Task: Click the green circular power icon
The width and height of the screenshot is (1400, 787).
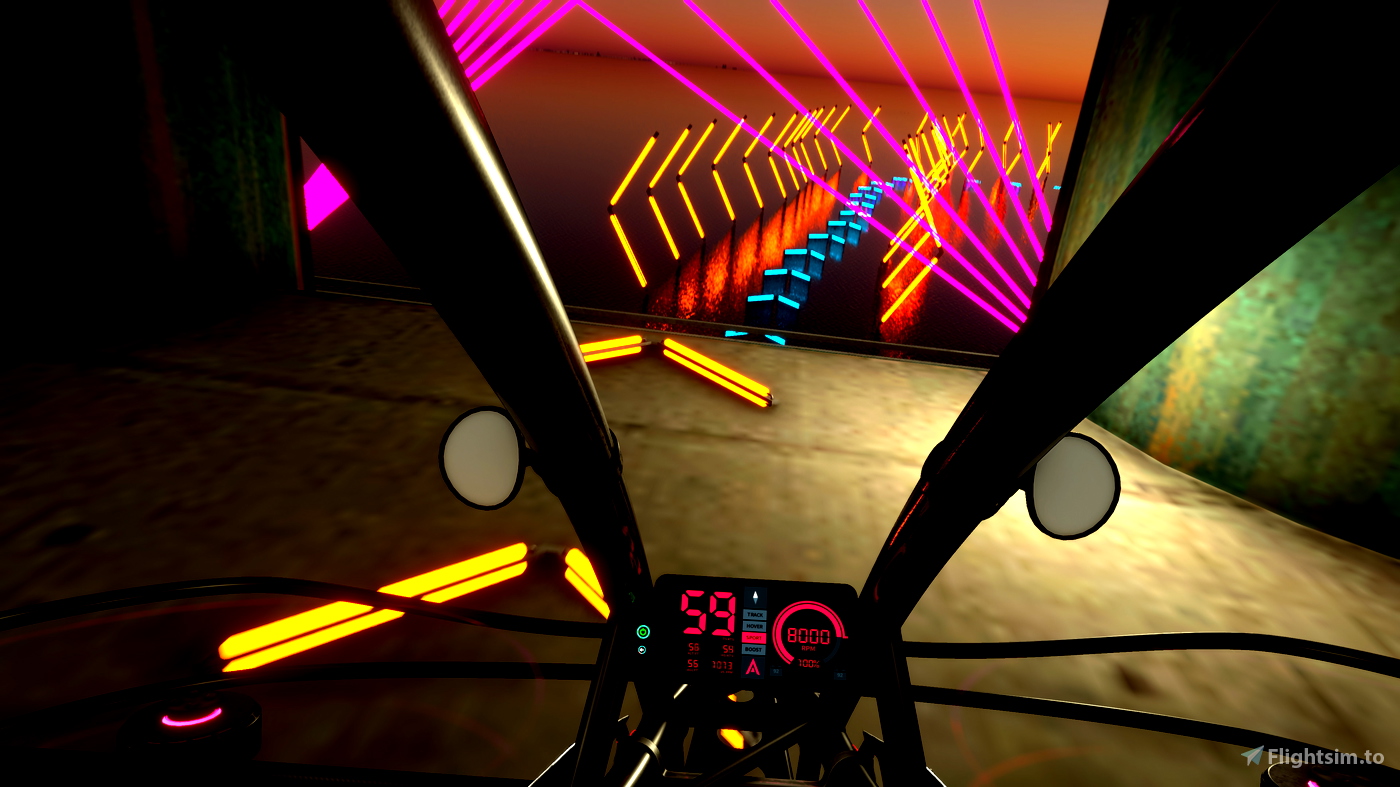Action: [x=643, y=631]
